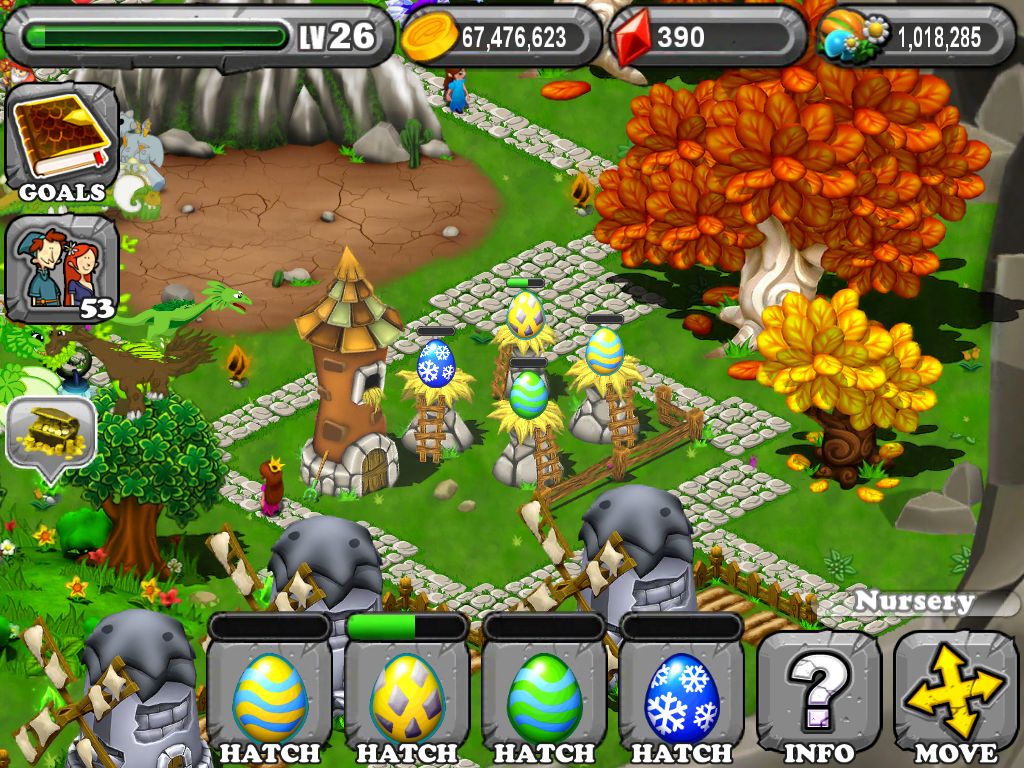Hatch the yellow egg with purple diamonds
This screenshot has width=1024, height=768.
click(x=407, y=700)
